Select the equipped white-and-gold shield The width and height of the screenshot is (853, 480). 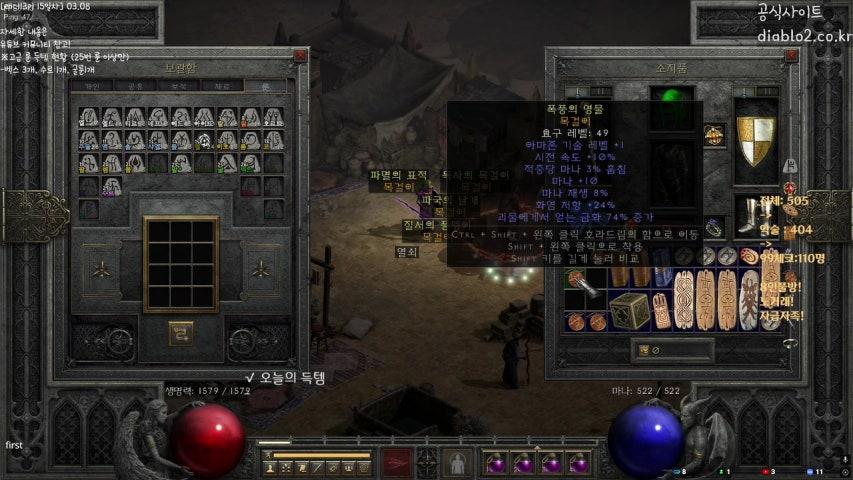coord(755,140)
